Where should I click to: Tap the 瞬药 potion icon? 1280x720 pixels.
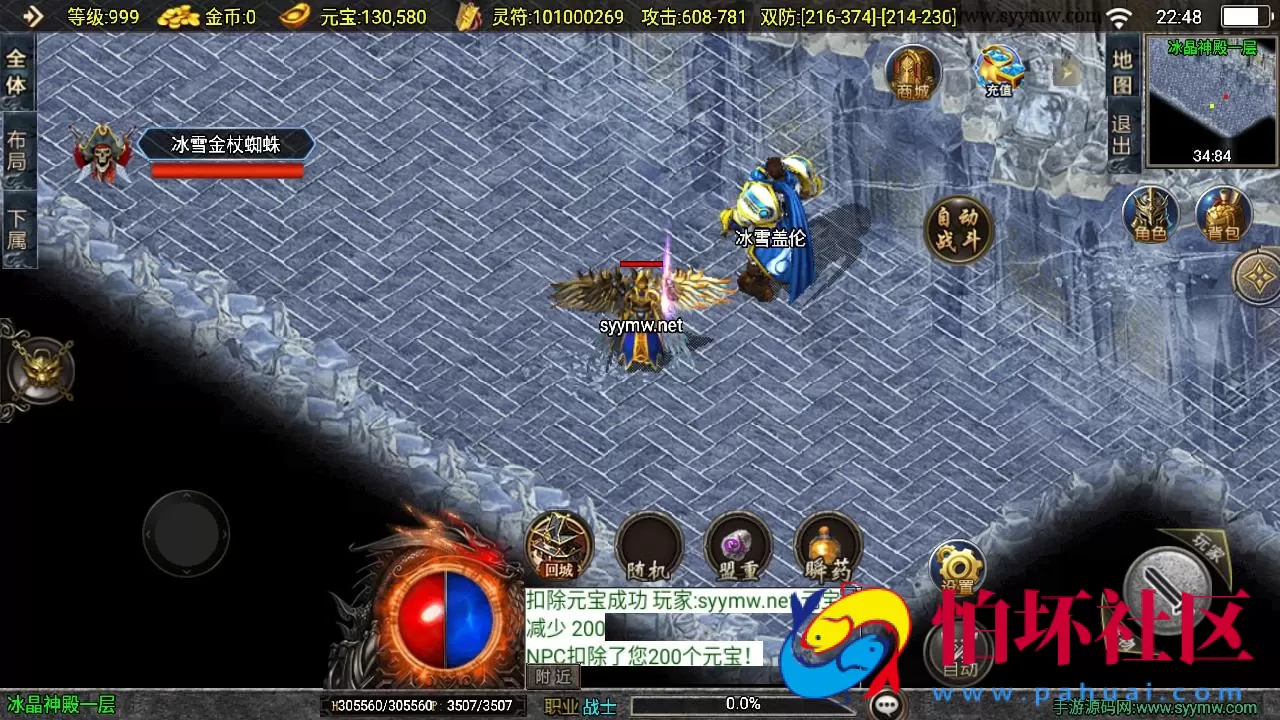tap(827, 548)
